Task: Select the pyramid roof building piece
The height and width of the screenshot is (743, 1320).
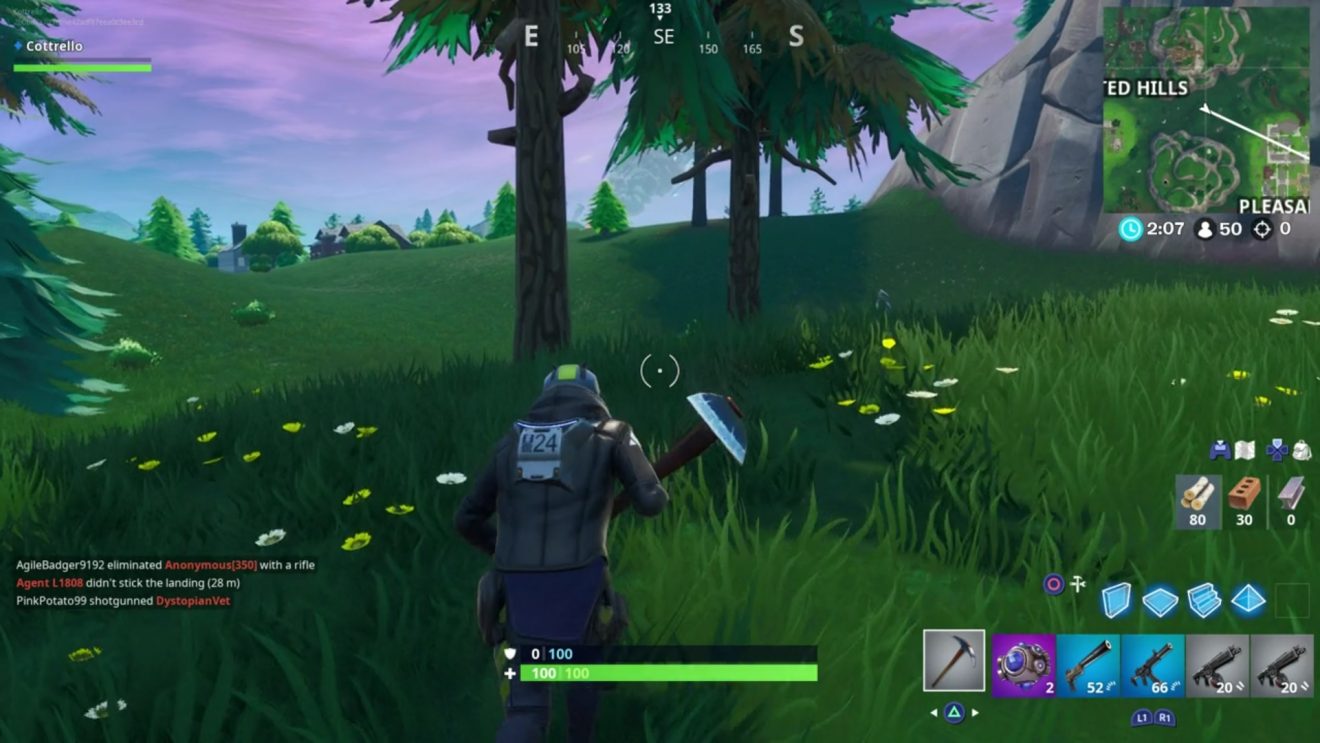Action: [1247, 598]
